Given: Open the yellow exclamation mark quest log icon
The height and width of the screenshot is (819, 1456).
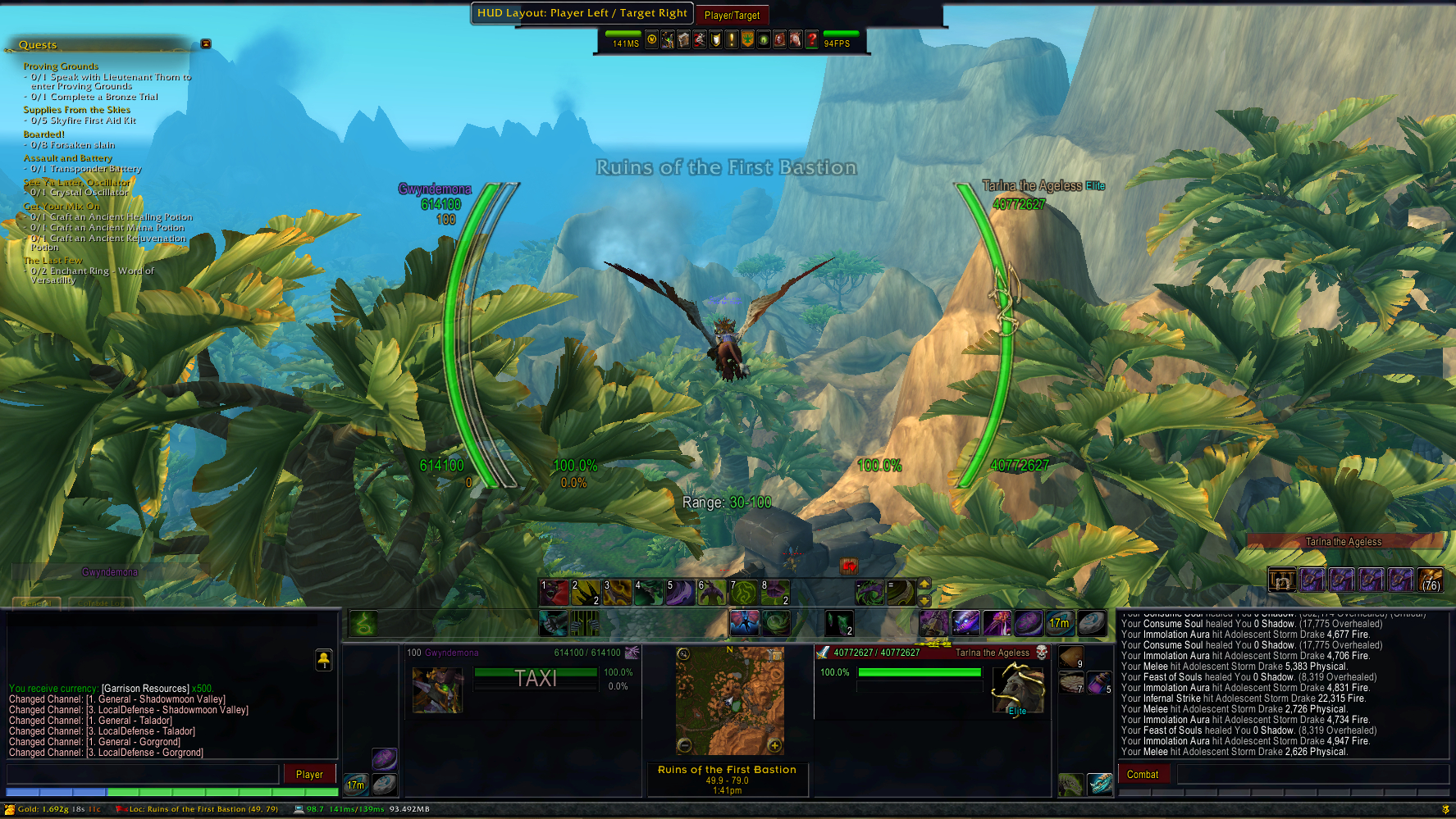Looking at the screenshot, I should (x=732, y=39).
